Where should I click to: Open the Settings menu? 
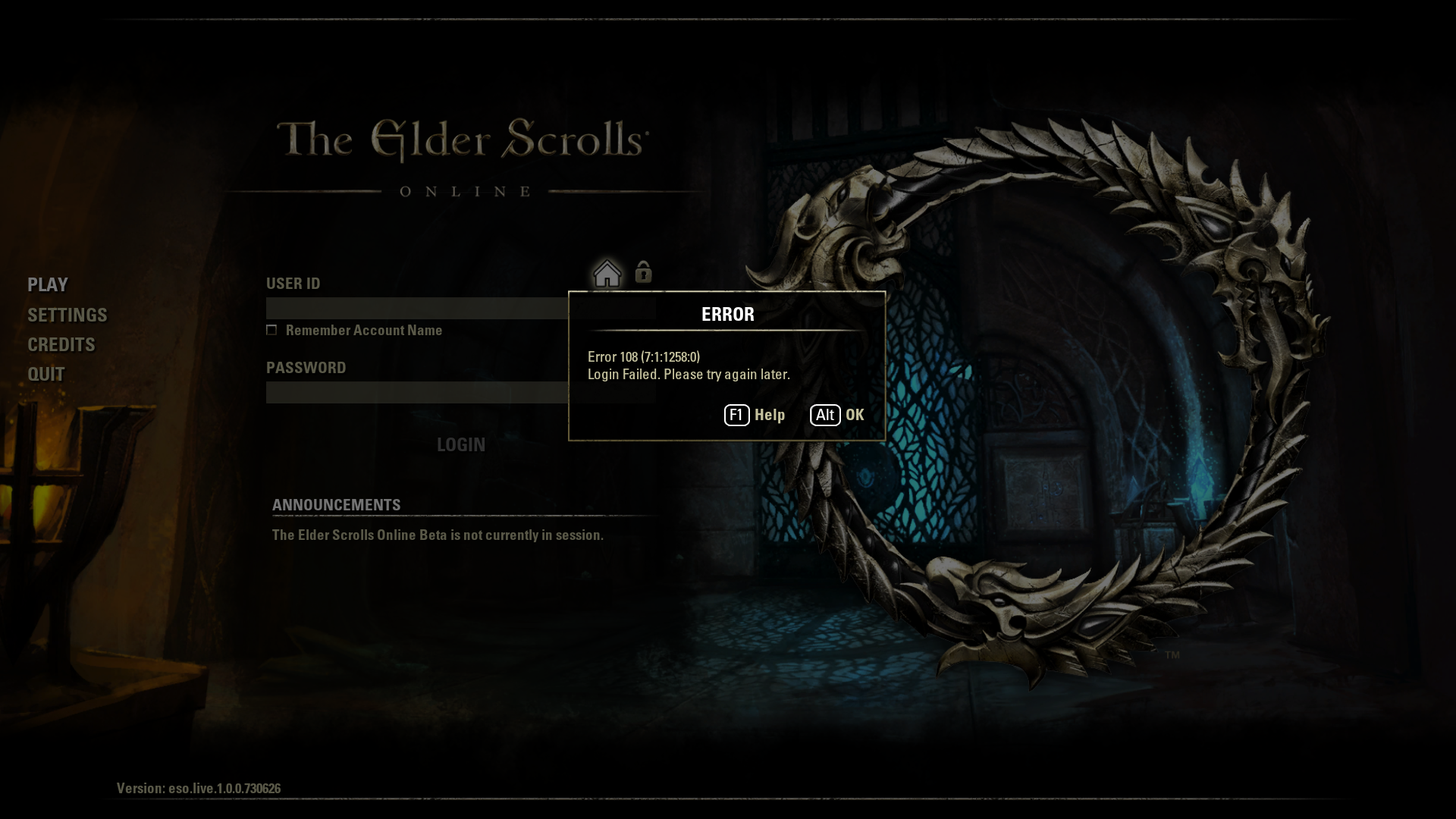pos(67,315)
